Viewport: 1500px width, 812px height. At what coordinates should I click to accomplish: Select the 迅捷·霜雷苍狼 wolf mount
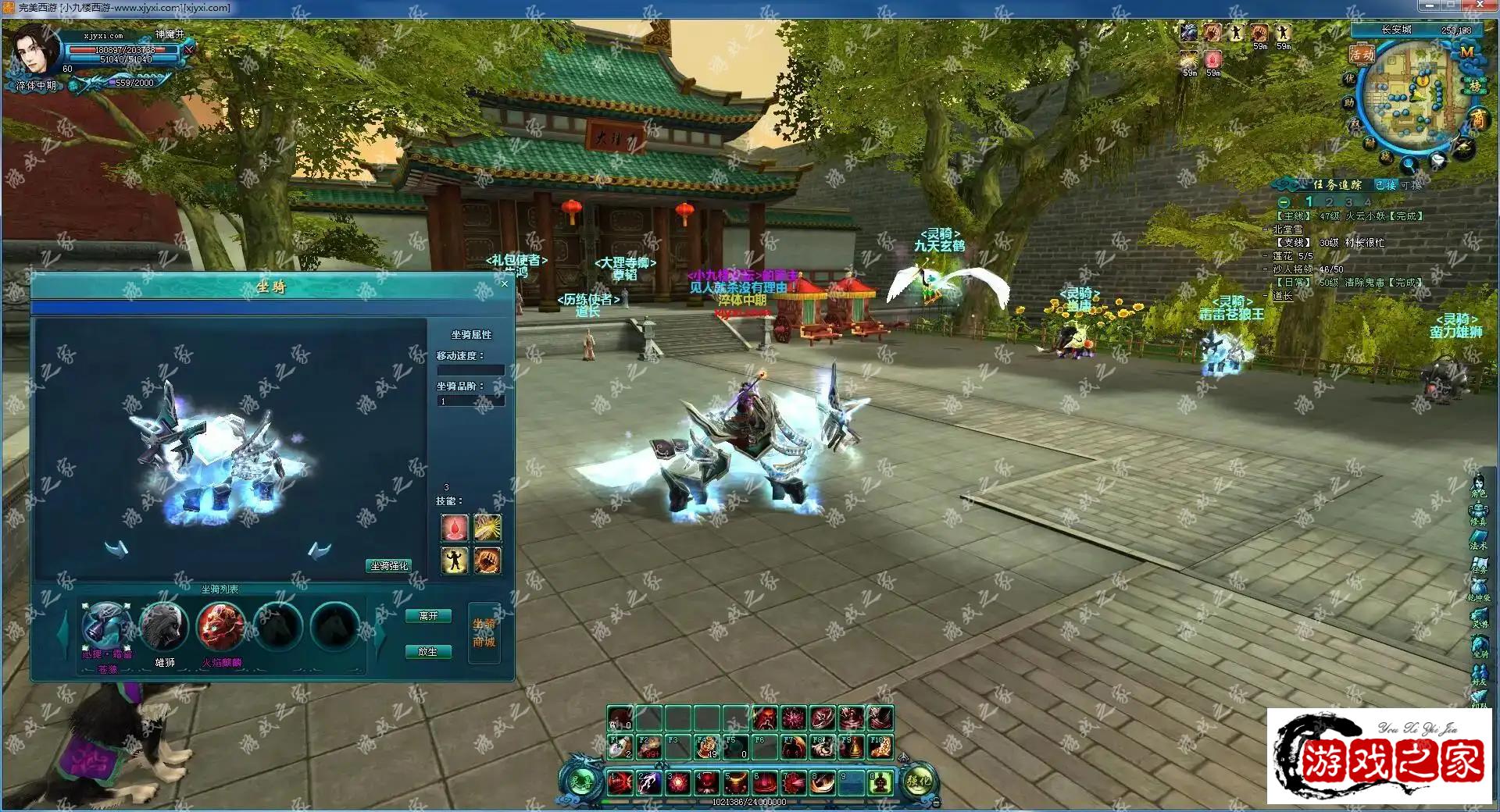point(107,626)
